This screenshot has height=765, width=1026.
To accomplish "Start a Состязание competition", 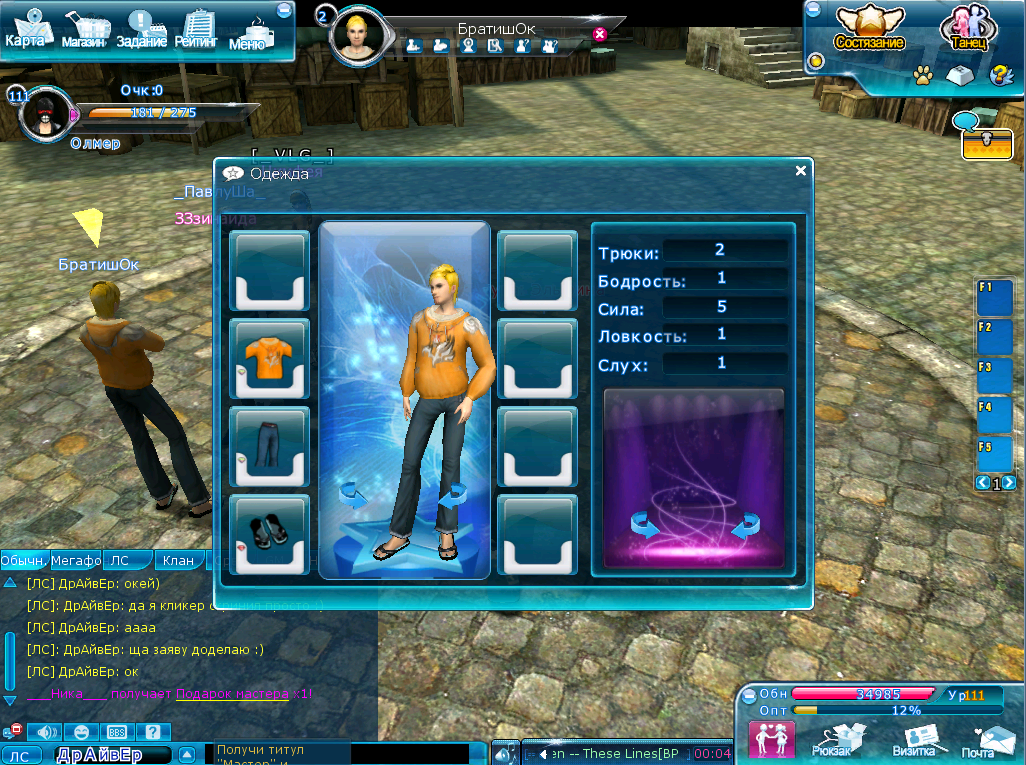I will point(869,30).
